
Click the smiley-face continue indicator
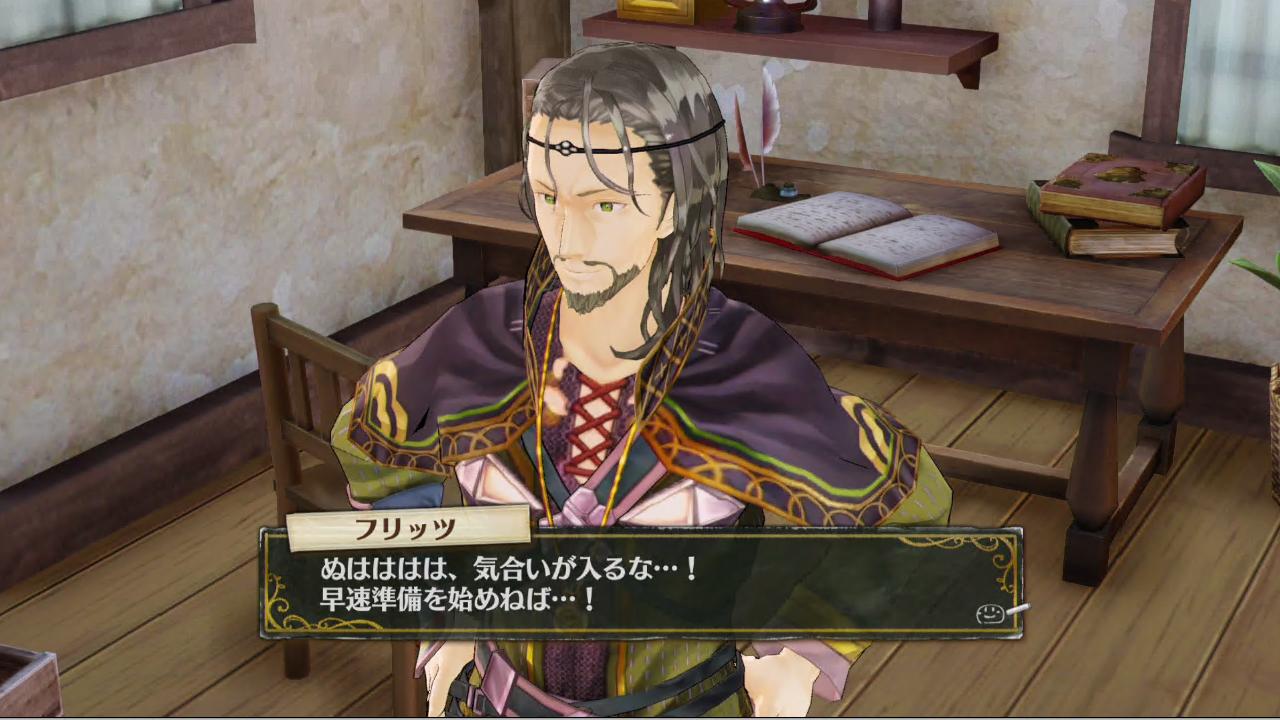pyautogui.click(x=991, y=613)
